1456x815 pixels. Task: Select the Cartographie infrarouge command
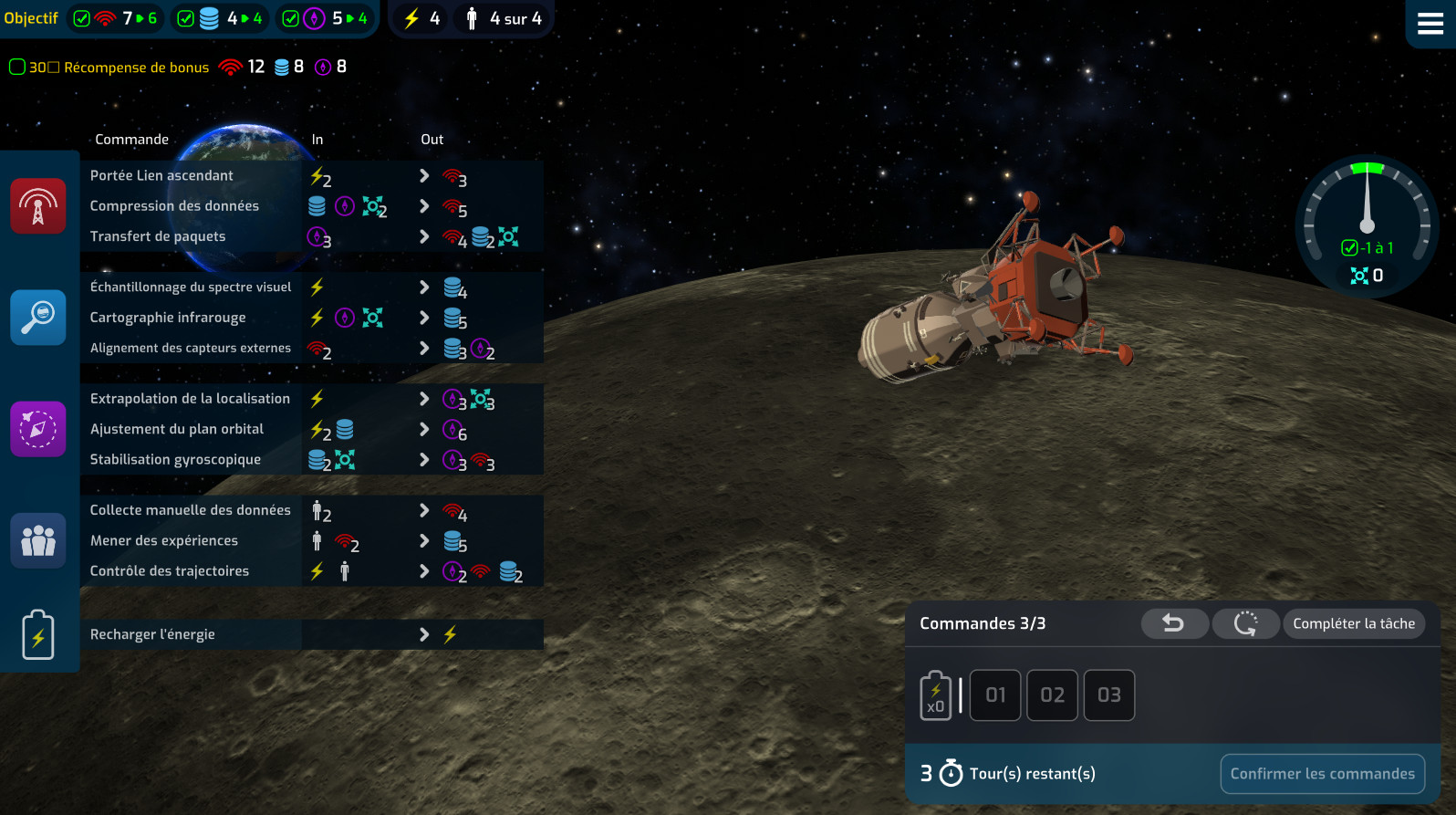point(168,318)
